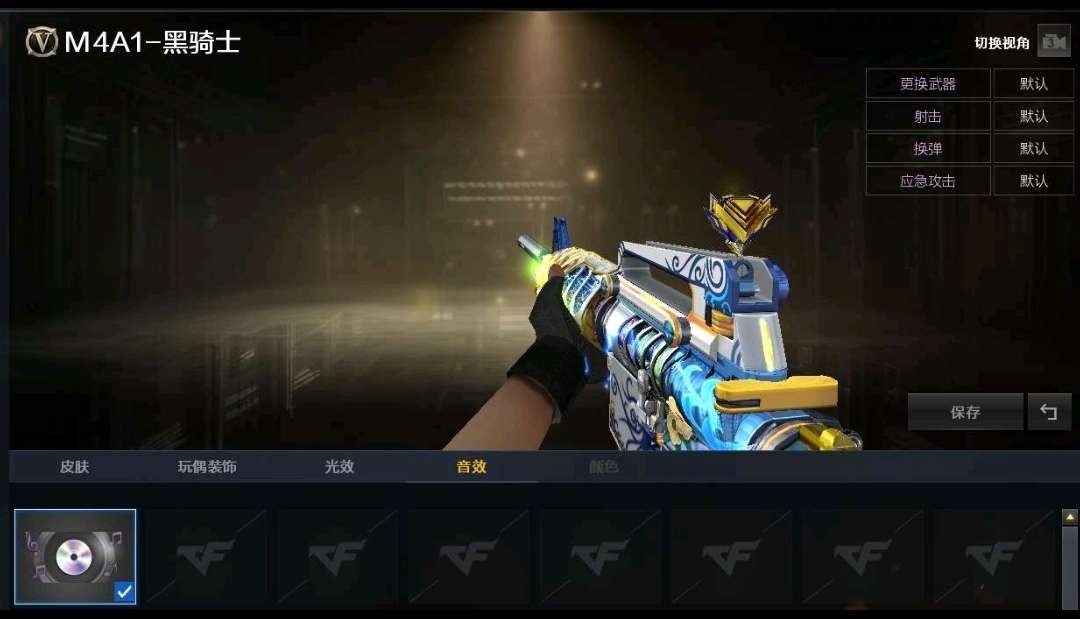Choose the 应急攻击 melee button

[927, 181]
